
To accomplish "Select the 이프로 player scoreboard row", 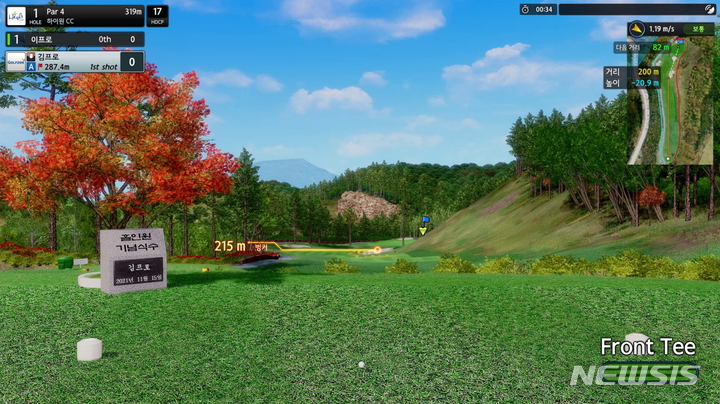I will [74, 39].
